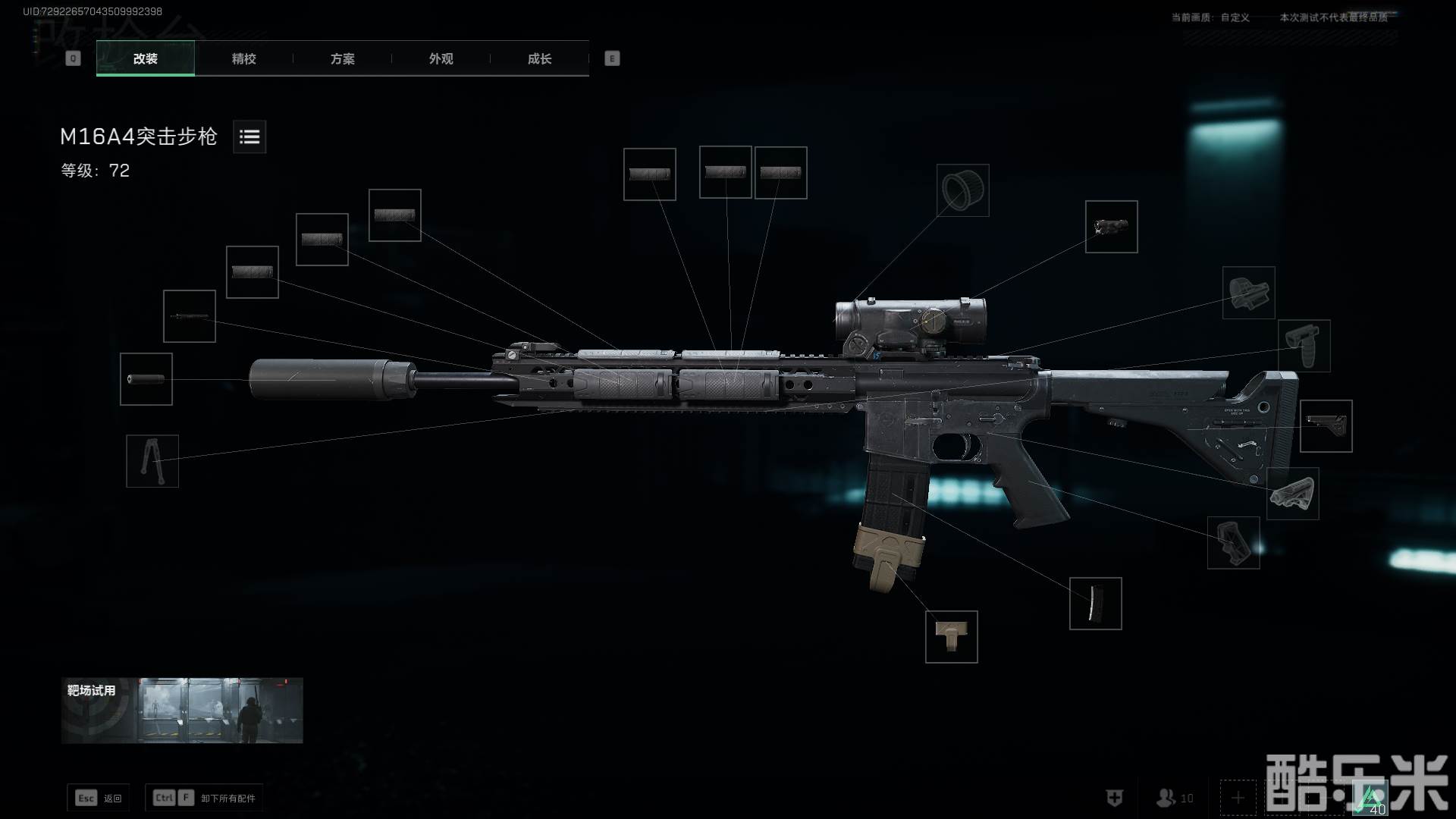Select the pistol grip attachment slot
Image resolution: width=1456 pixels, height=819 pixels.
pyautogui.click(x=1234, y=543)
